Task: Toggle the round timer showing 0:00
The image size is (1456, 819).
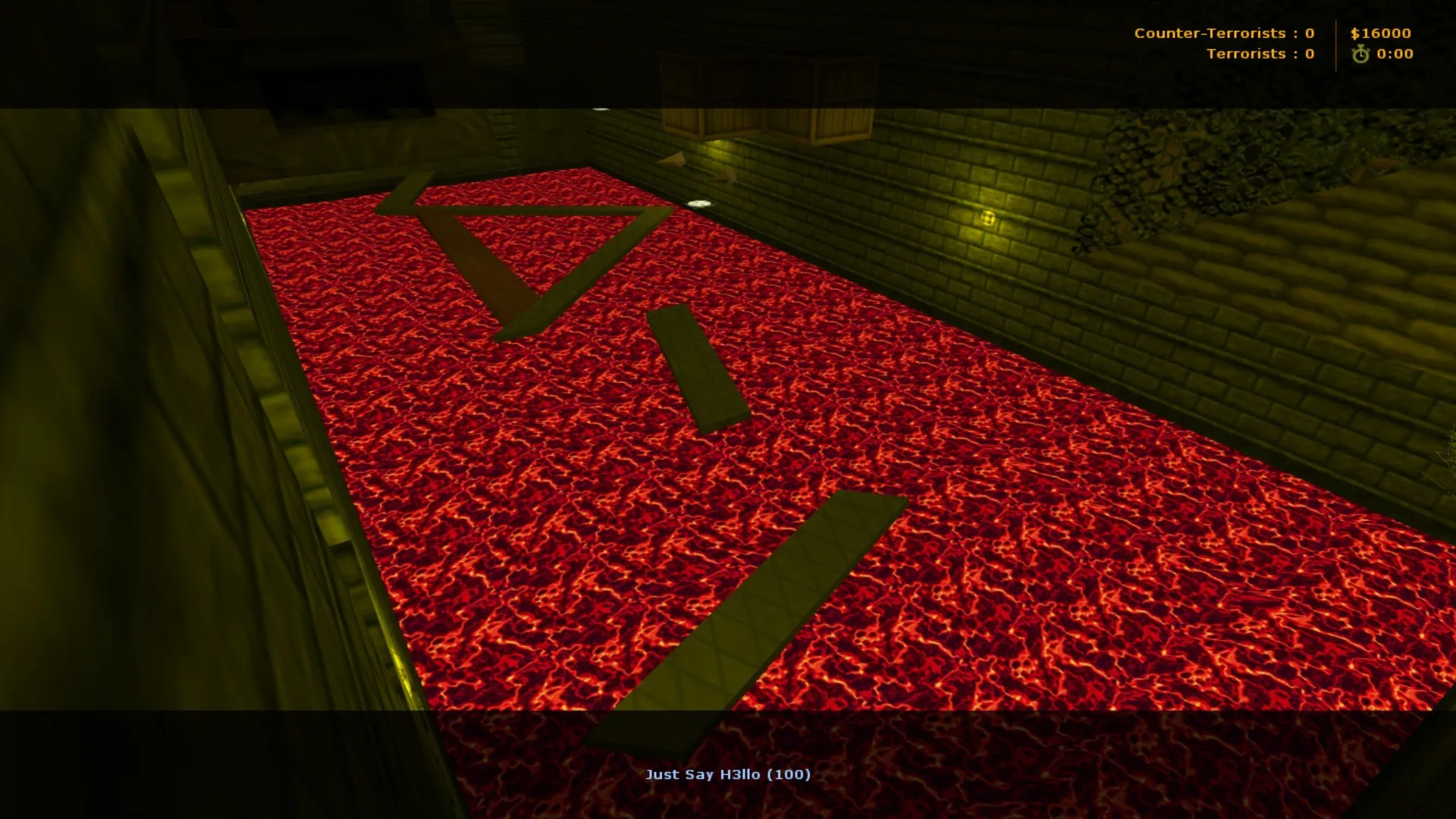Action: point(1392,54)
